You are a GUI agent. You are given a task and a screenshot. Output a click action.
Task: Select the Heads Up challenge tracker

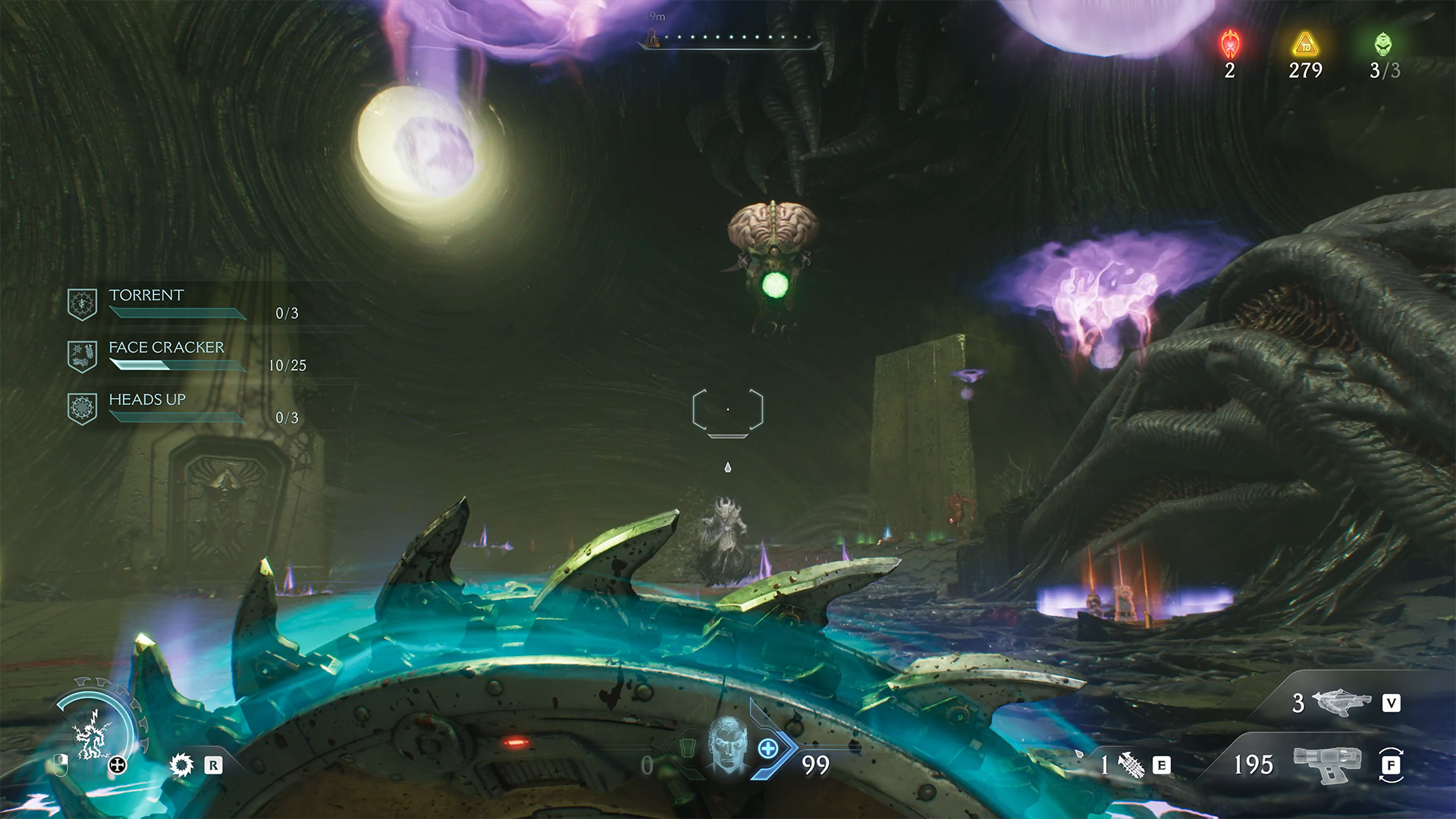147,400
